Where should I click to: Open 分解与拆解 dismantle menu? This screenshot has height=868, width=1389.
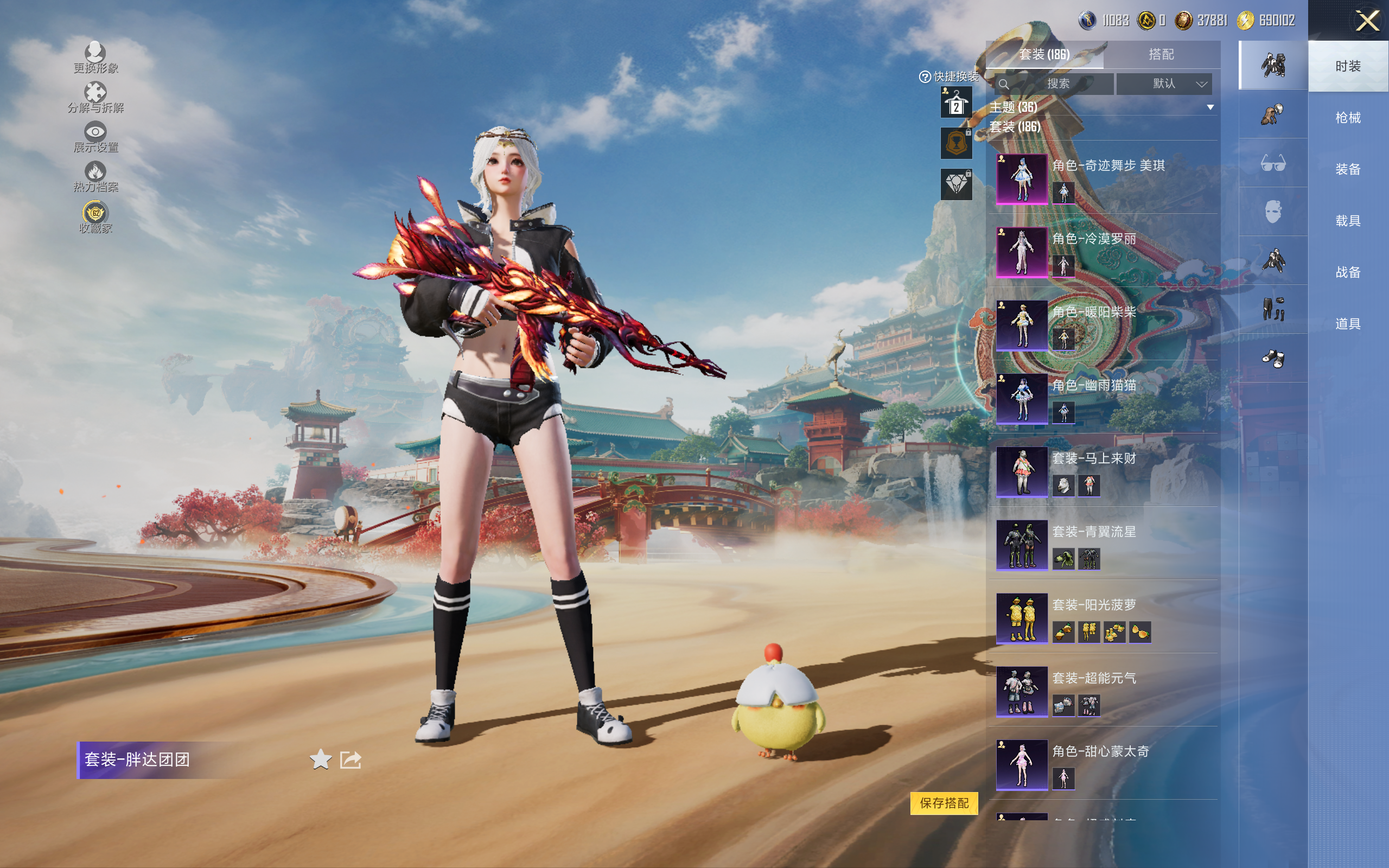95,98
